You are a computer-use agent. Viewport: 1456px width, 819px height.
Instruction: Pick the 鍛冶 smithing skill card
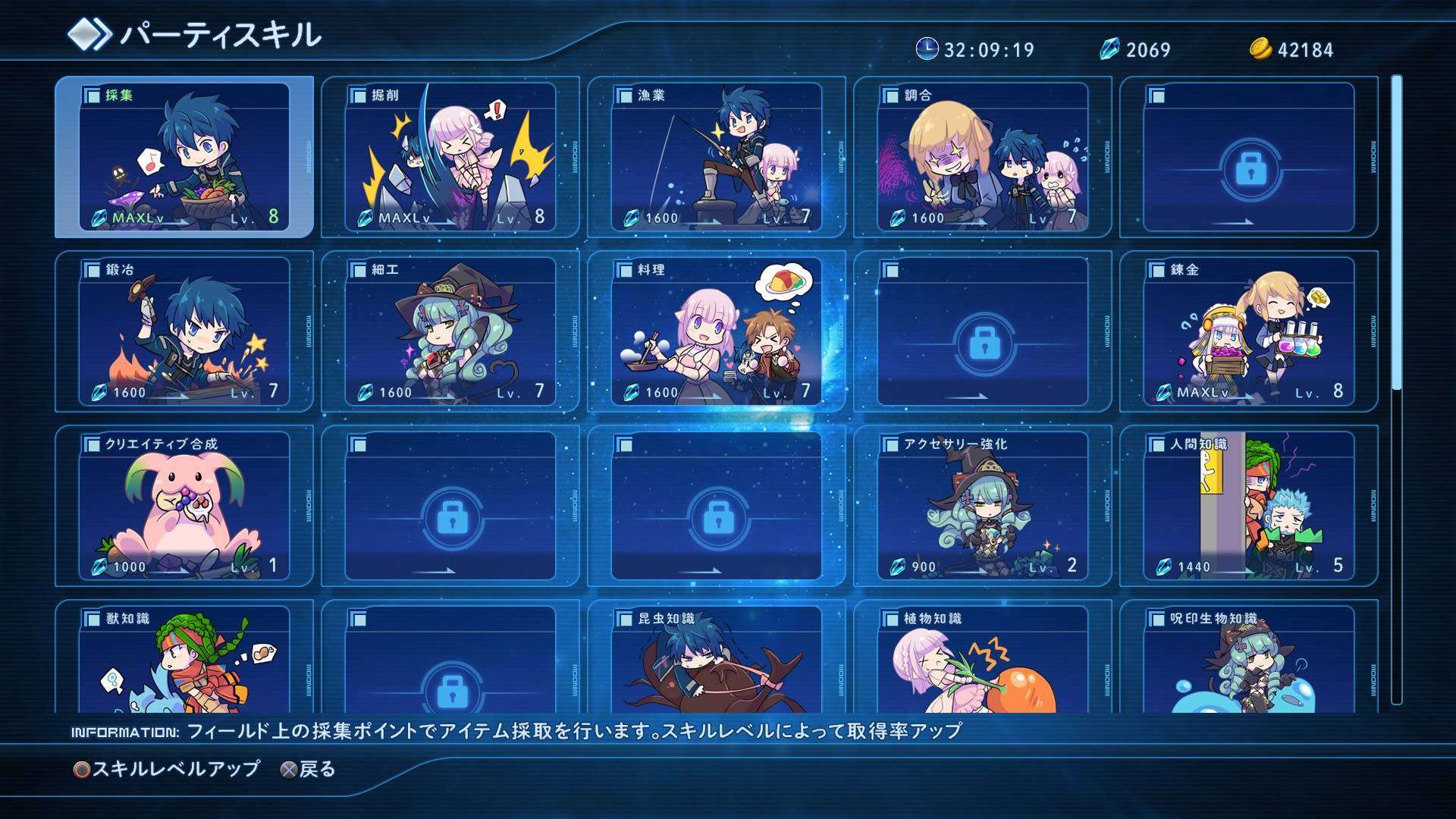tap(184, 331)
